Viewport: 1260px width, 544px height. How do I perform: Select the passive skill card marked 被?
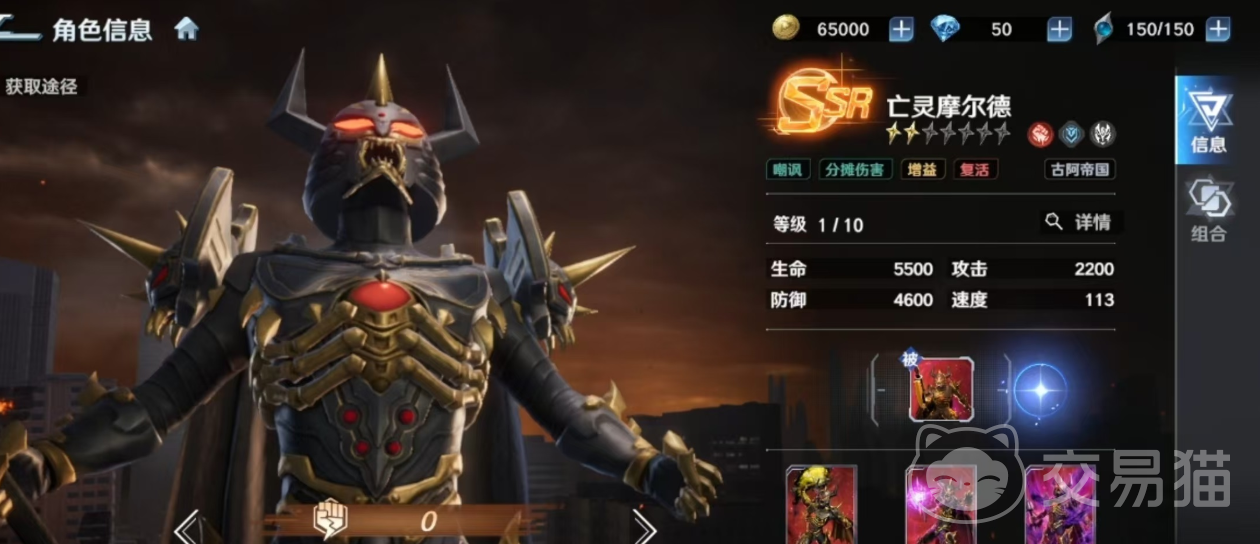point(940,389)
